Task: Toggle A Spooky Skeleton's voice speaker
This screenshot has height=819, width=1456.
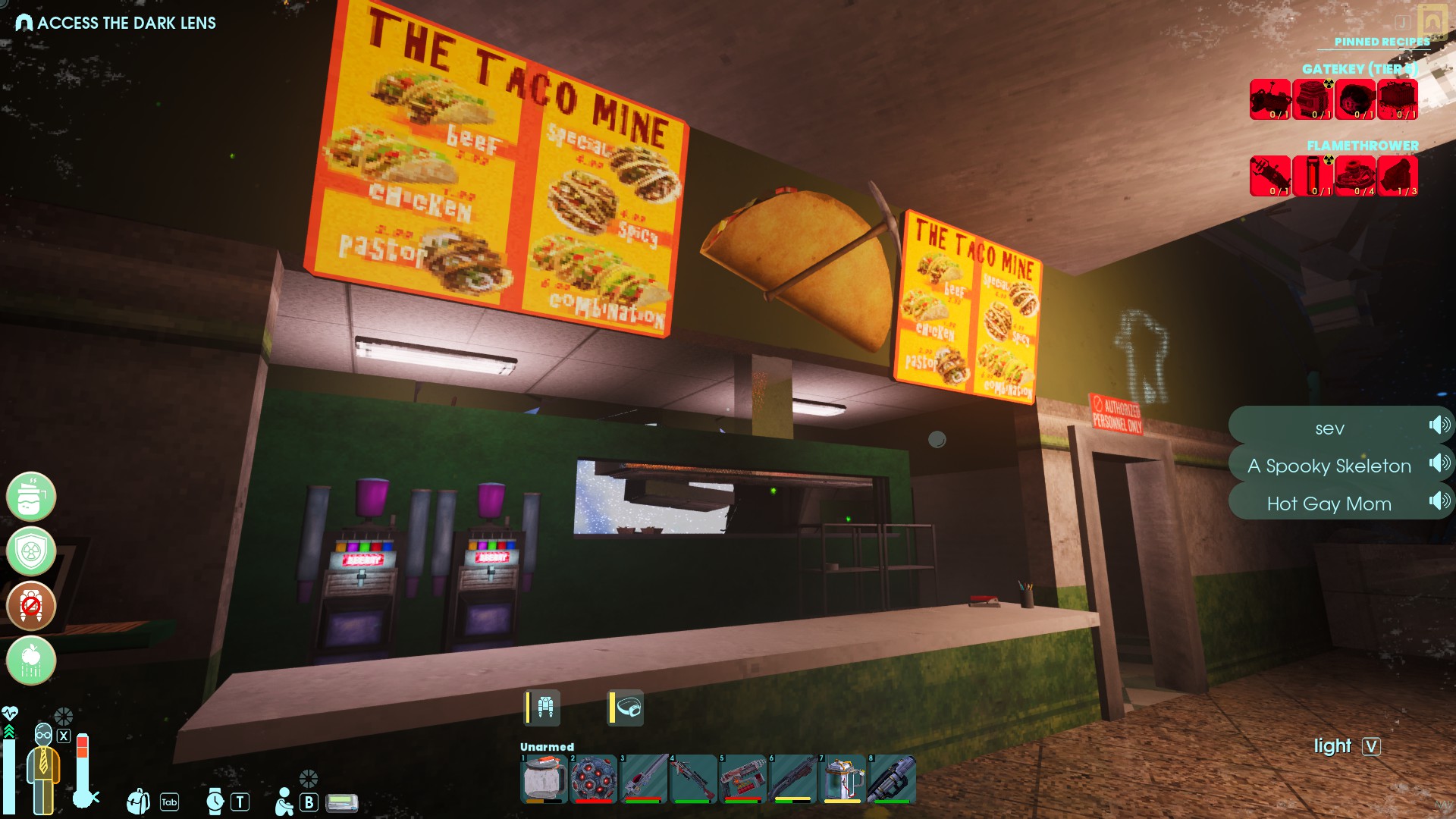Action: [x=1439, y=463]
